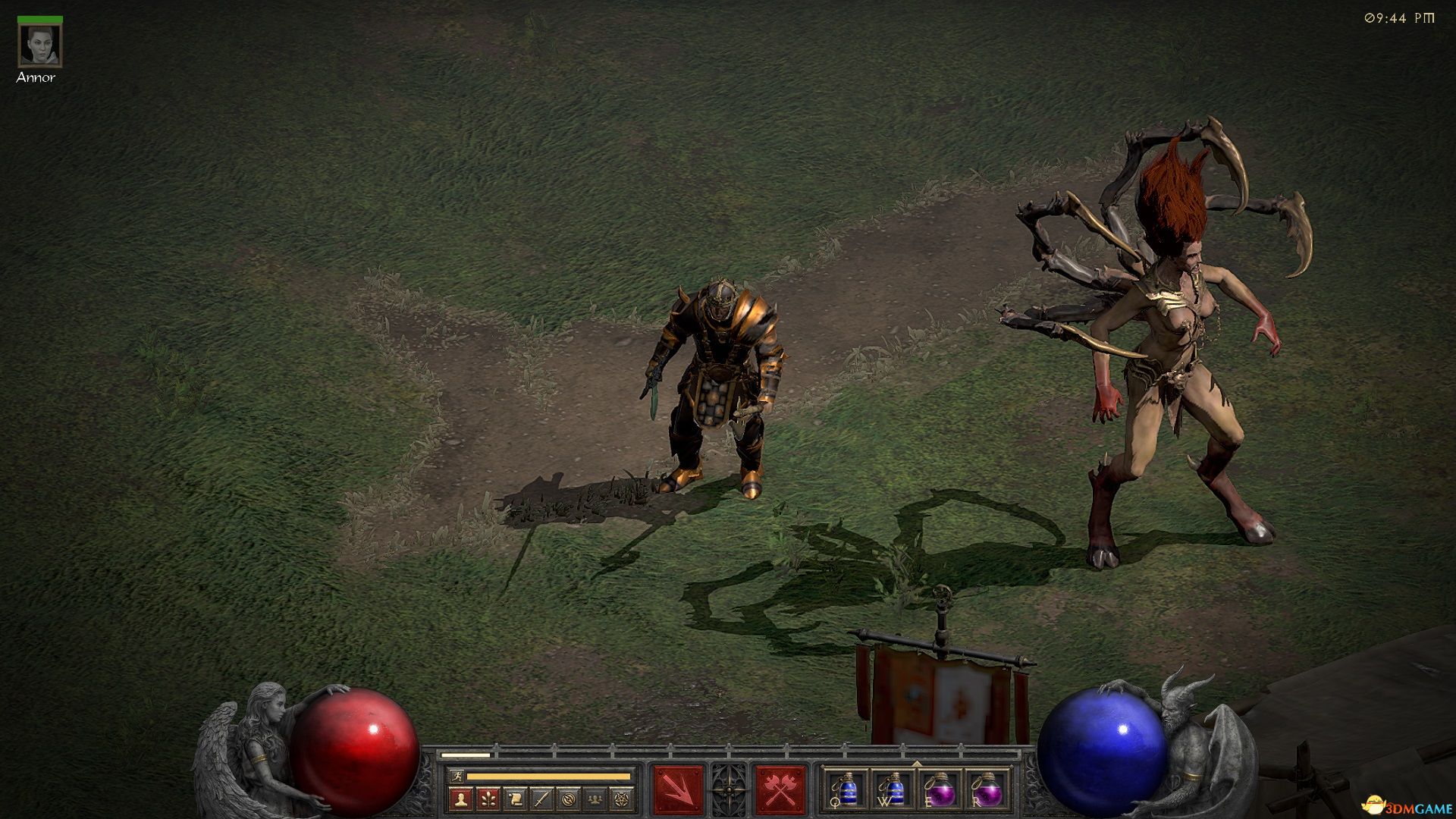This screenshot has height=819, width=1456.
Task: Open the quest log scroll icon
Action: click(515, 799)
